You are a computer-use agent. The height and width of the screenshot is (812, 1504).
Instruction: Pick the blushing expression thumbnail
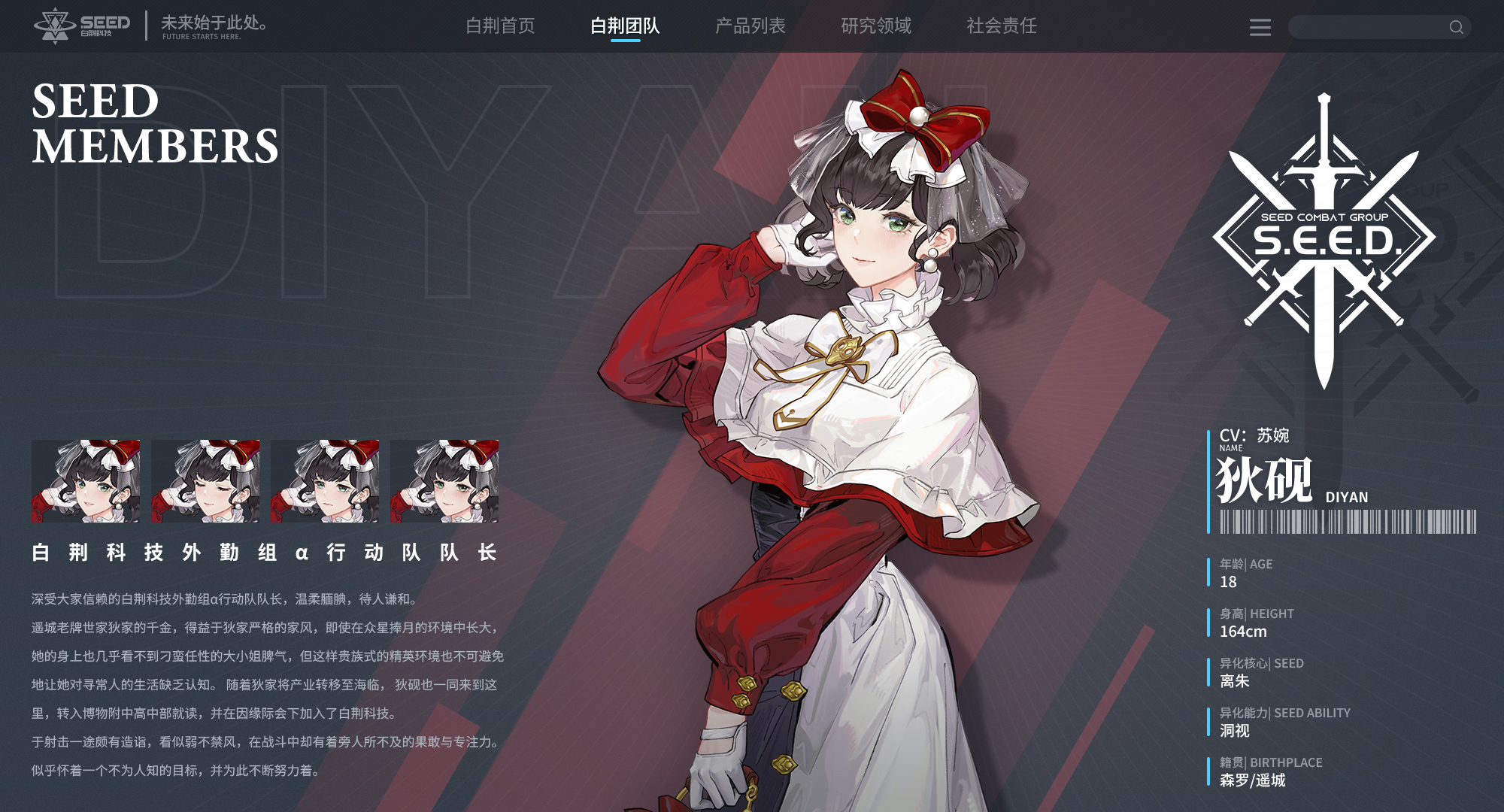[x=444, y=481]
